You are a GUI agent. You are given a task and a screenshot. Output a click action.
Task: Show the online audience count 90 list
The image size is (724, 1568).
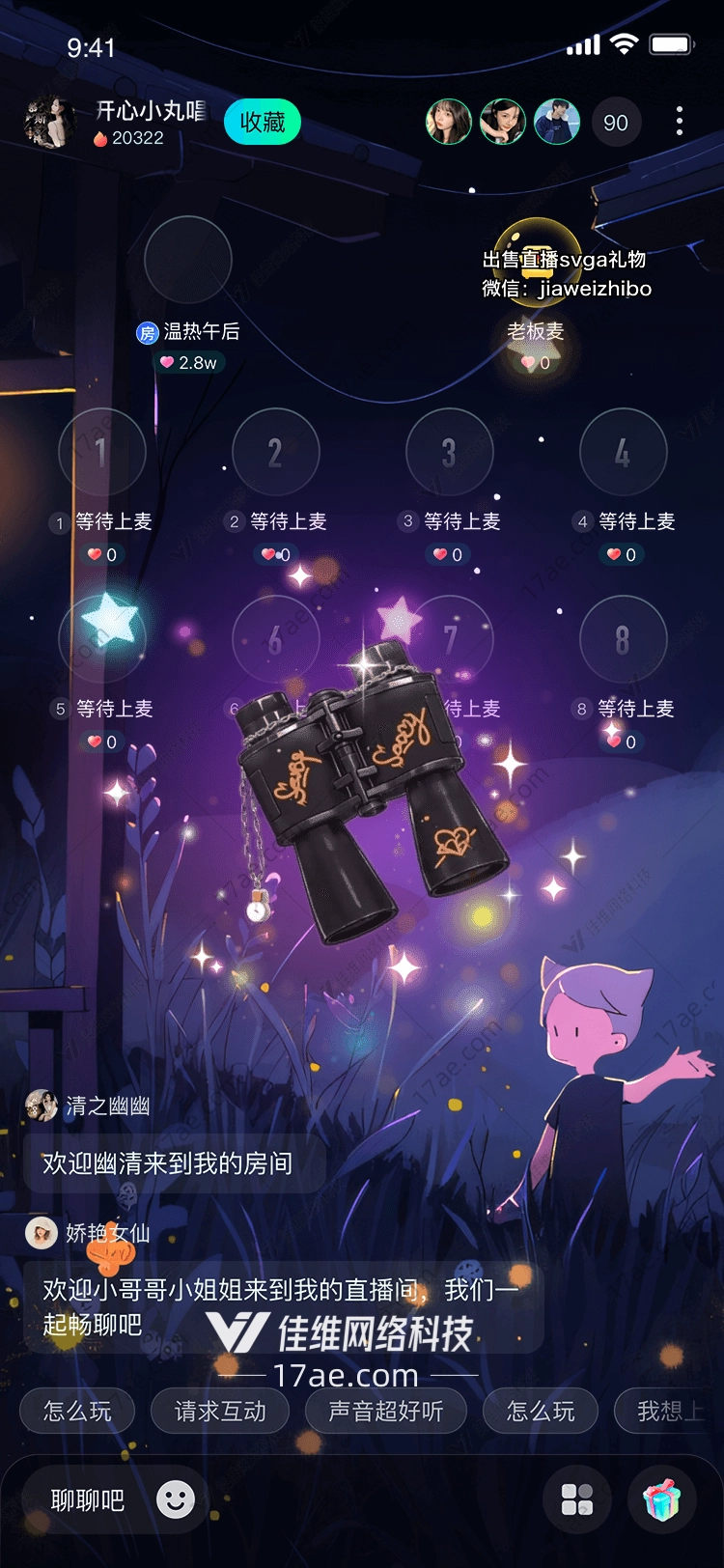[615, 123]
